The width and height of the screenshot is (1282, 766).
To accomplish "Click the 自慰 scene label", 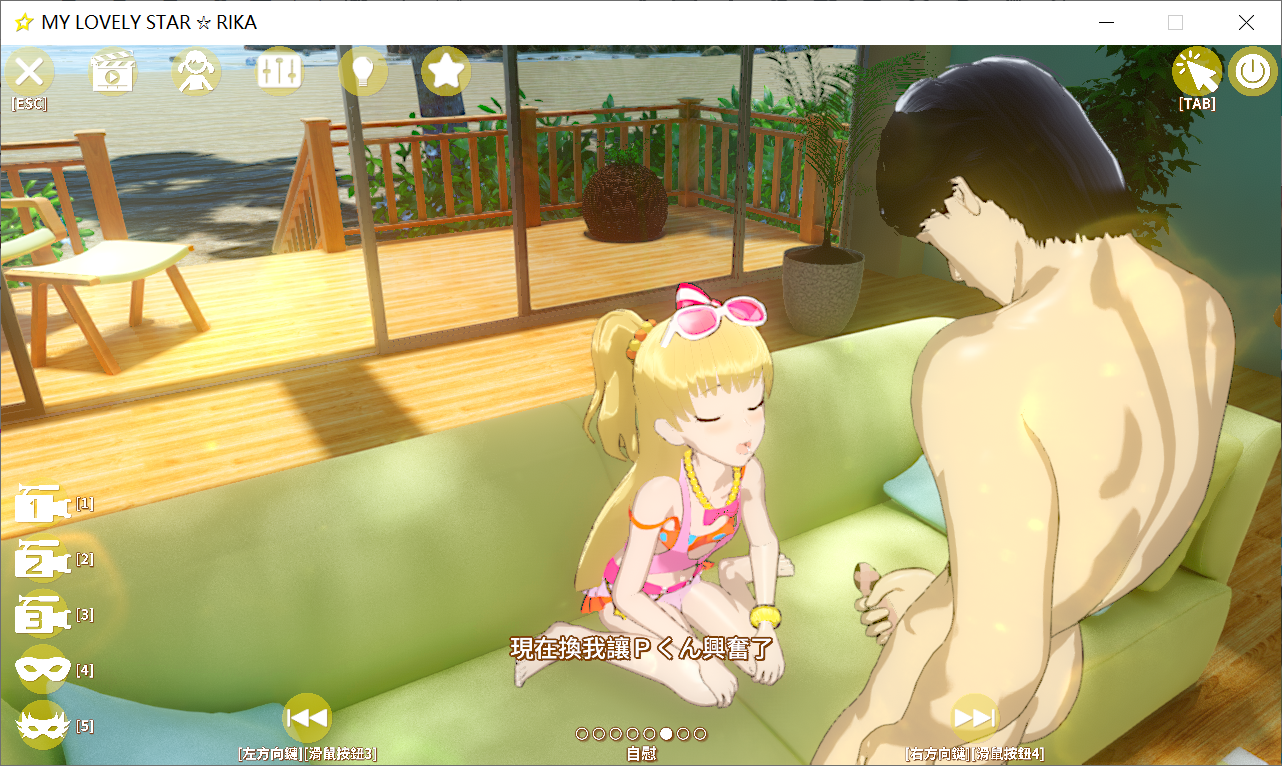I will (641, 753).
